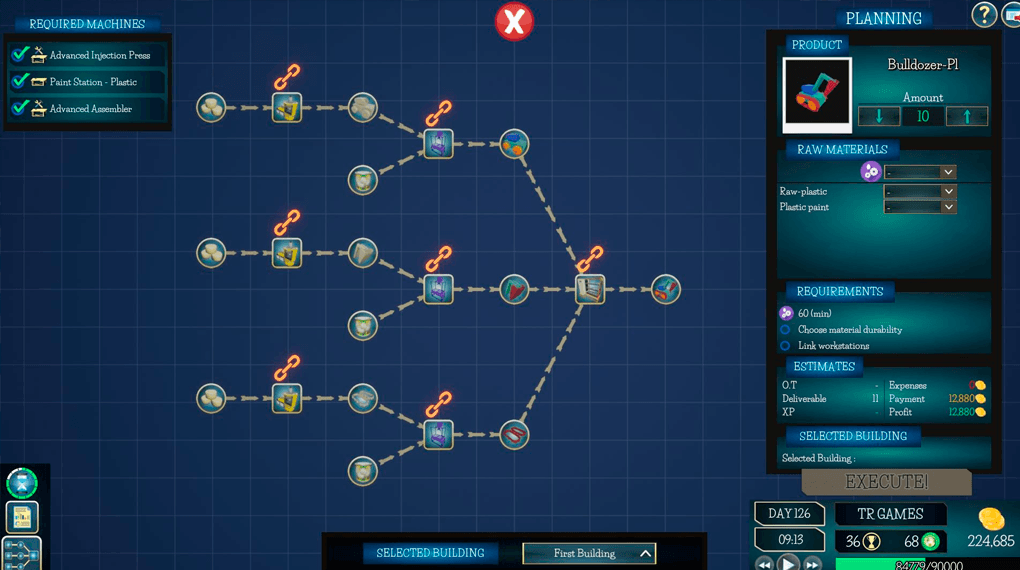Image resolution: width=1020 pixels, height=570 pixels.
Task: Open the flowchart planning icon on left sidebar
Action: pos(22,553)
